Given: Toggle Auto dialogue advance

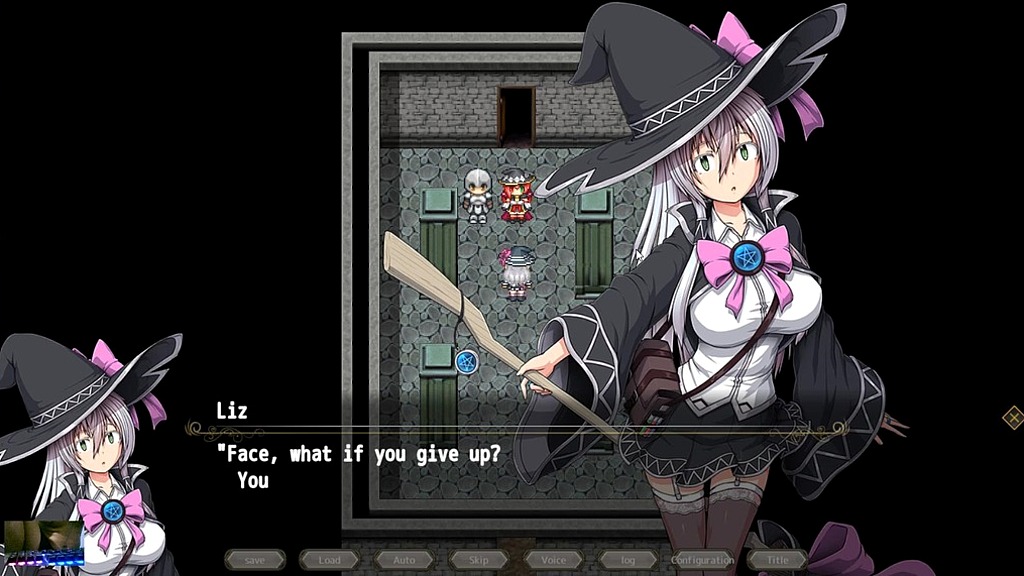Looking at the screenshot, I should point(404,560).
